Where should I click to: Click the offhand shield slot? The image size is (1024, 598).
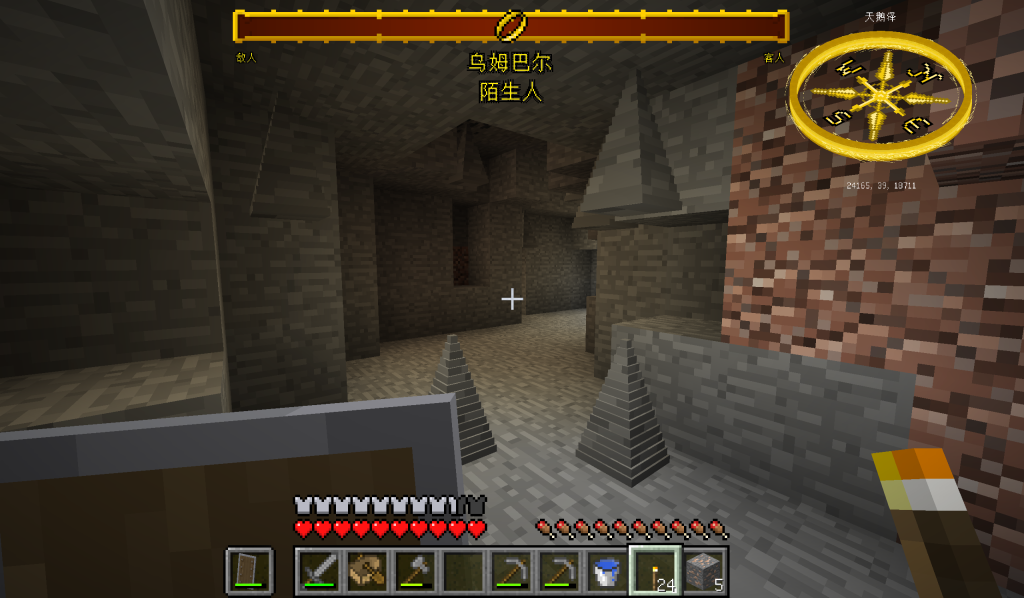click(249, 570)
